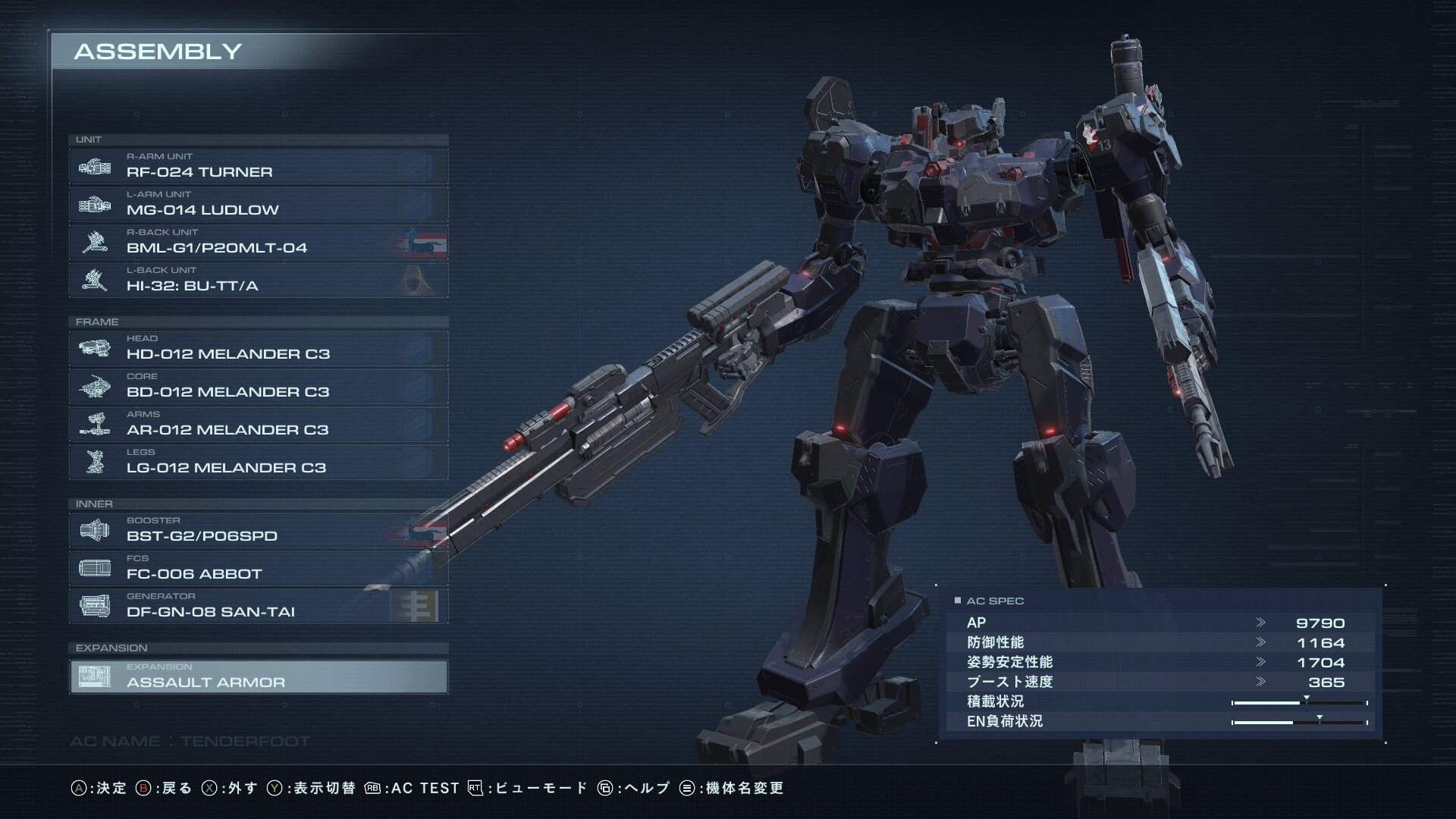This screenshot has width=1456, height=819.
Task: Pick the HD-012 MELANDER C3 head slot
Action: click(x=258, y=349)
